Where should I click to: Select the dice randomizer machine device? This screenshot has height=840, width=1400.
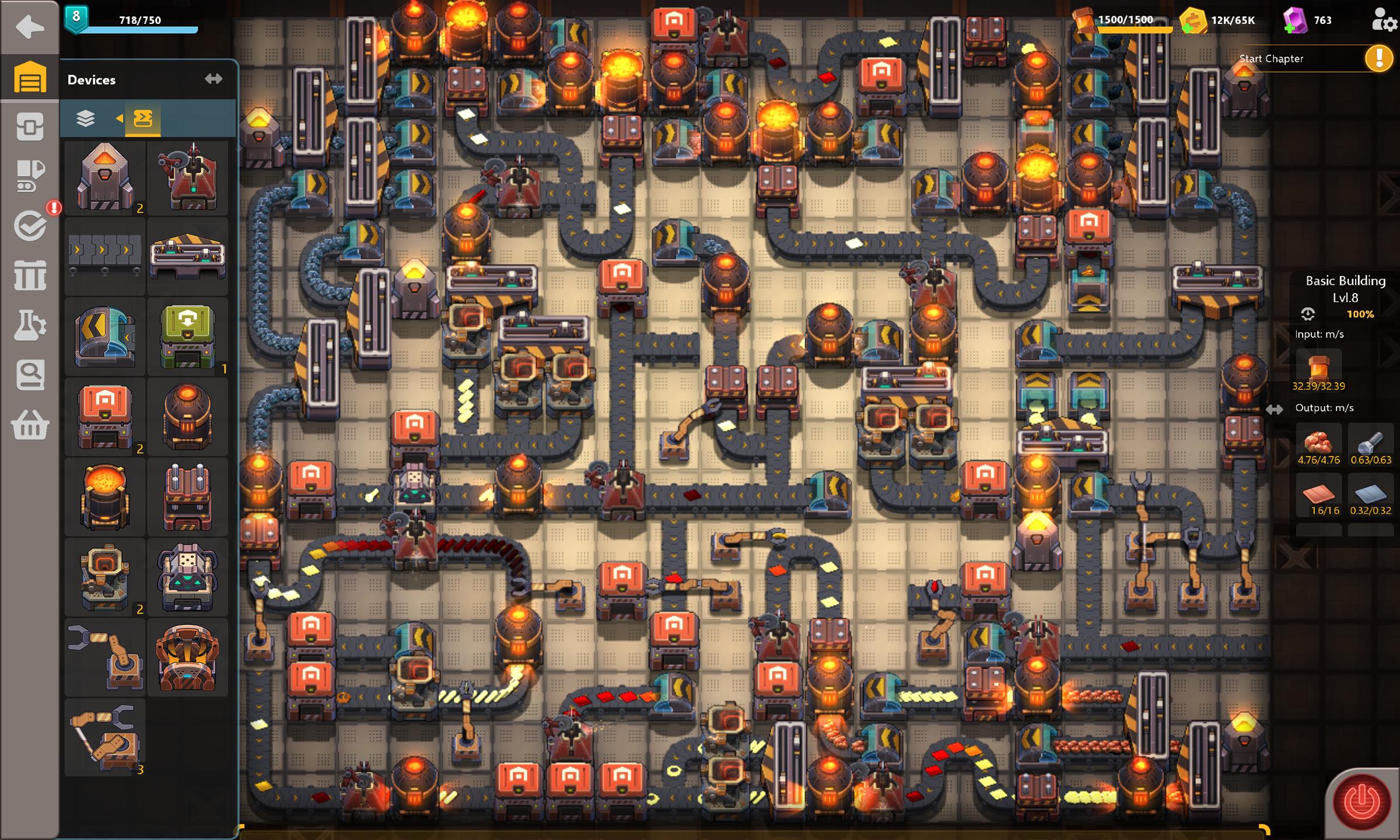pyautogui.click(x=187, y=577)
